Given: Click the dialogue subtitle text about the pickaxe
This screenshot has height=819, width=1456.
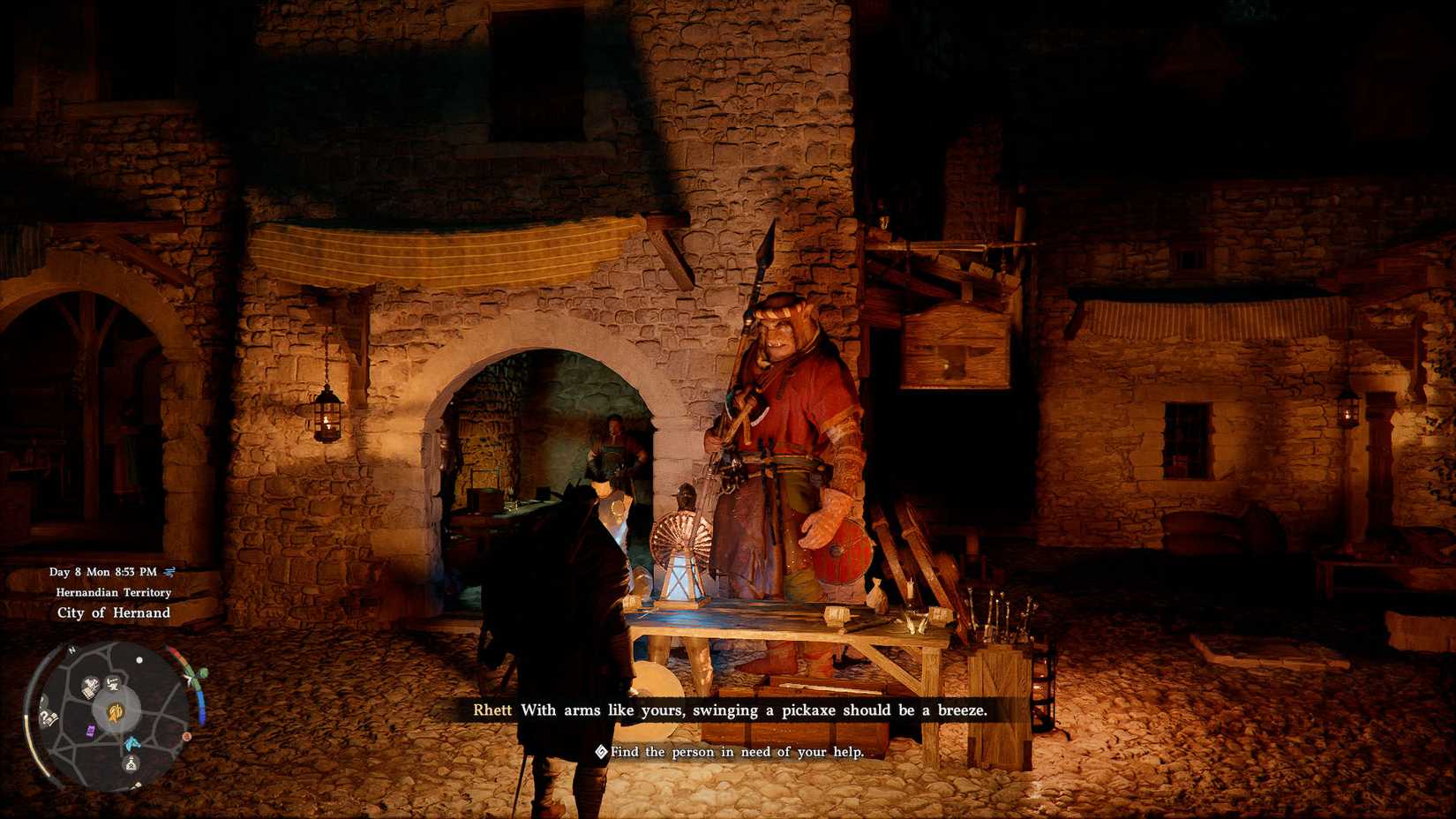Looking at the screenshot, I should tap(755, 710).
